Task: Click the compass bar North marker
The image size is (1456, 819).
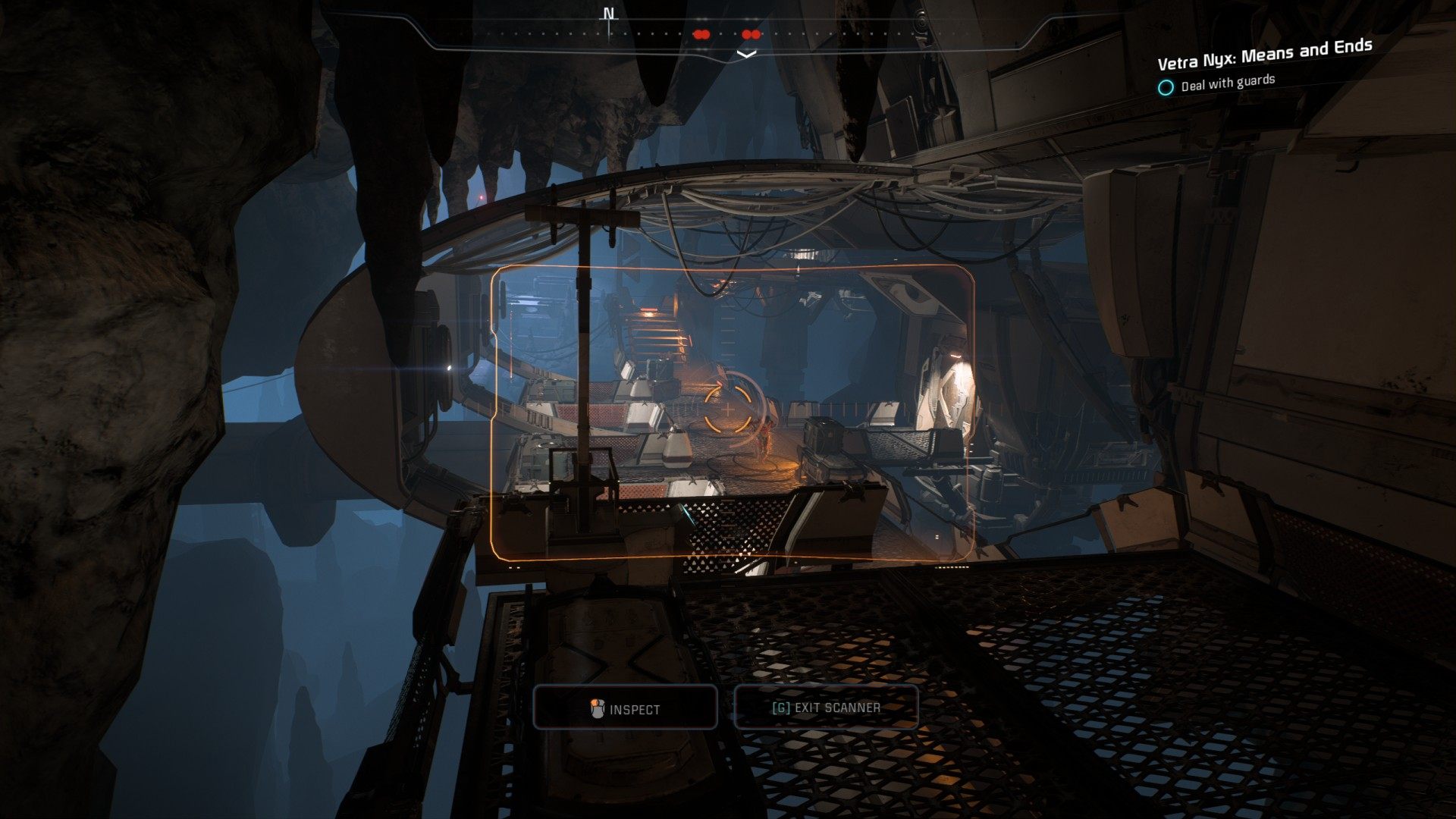Action: (609, 15)
